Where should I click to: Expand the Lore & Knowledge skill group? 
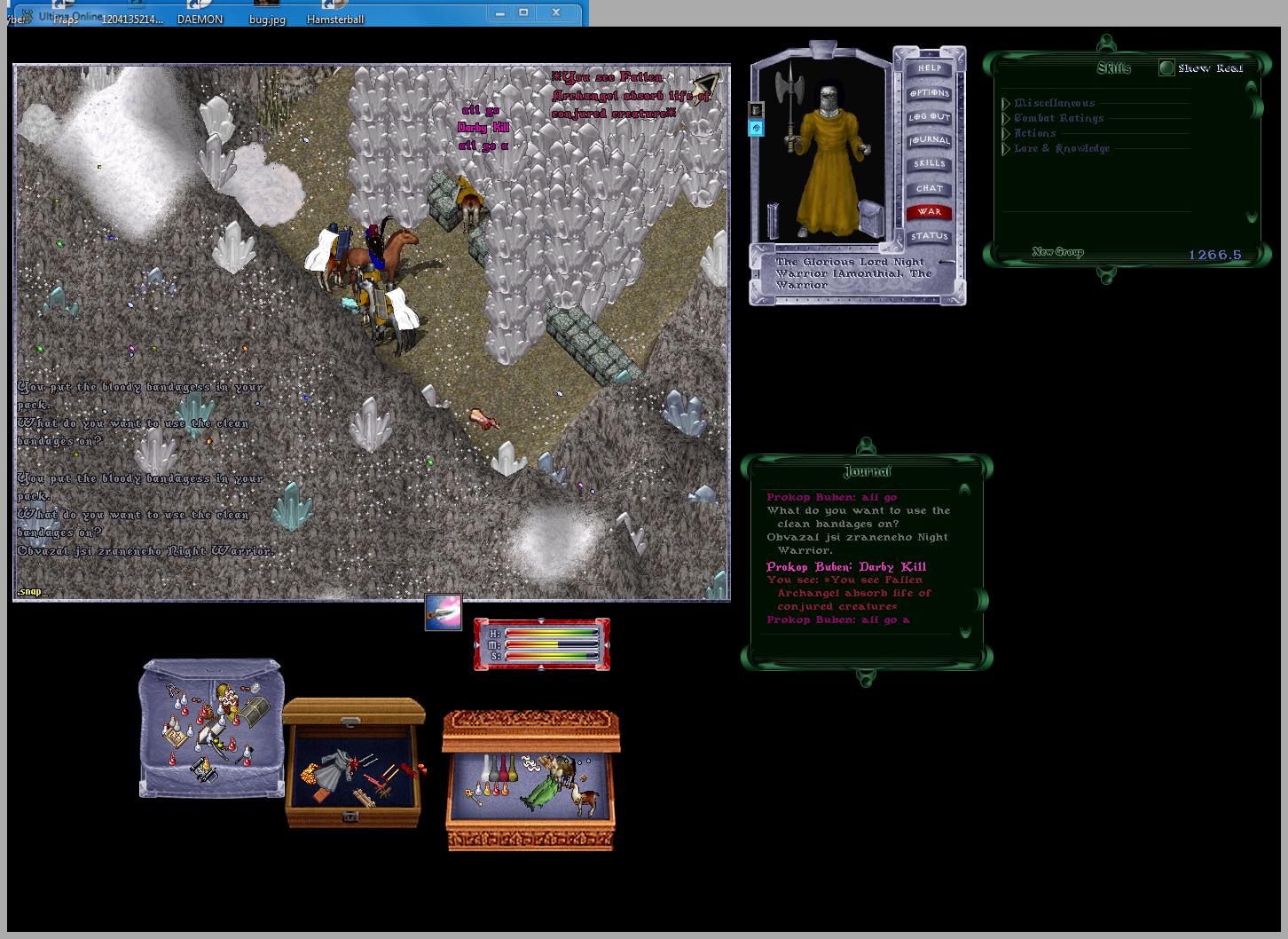[x=1007, y=149]
